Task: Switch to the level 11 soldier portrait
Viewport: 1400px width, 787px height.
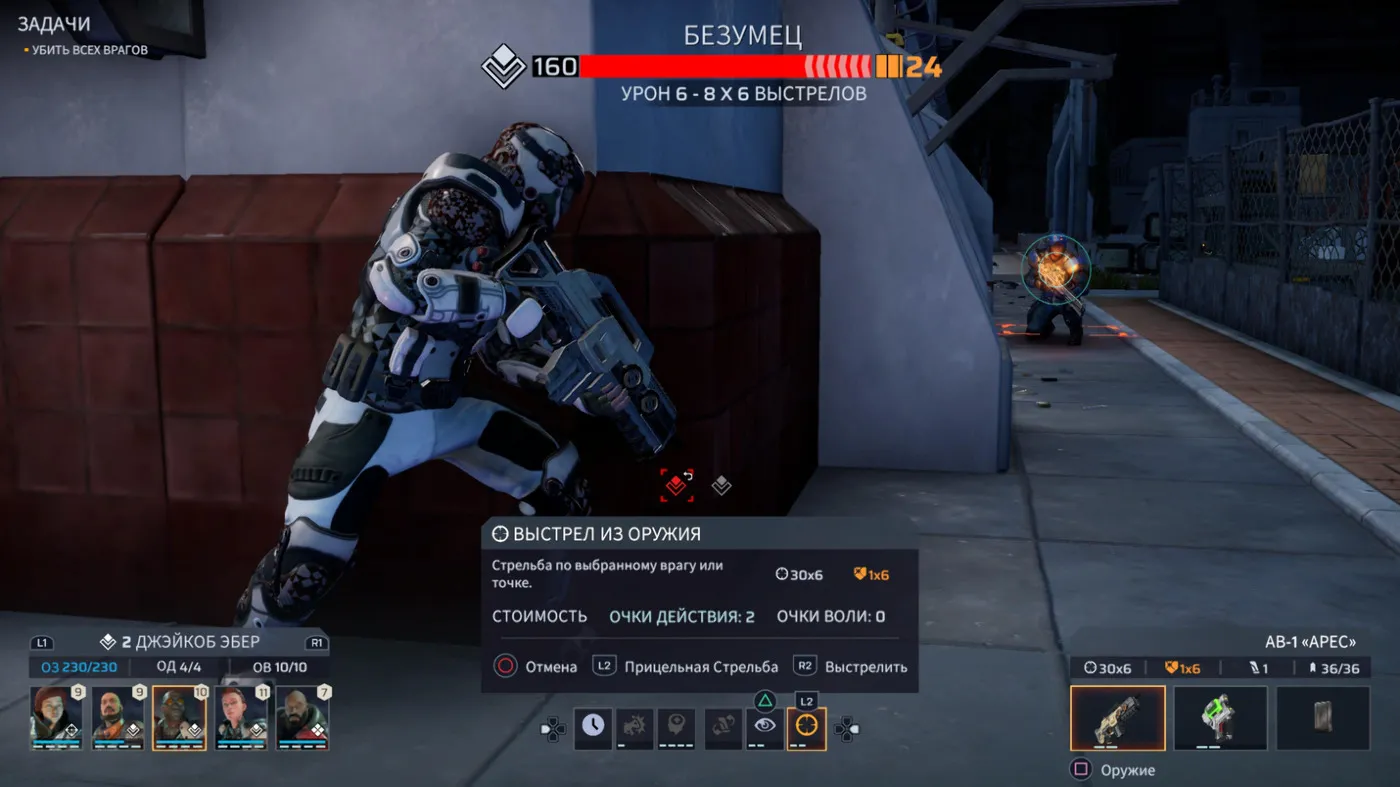Action: [241, 716]
